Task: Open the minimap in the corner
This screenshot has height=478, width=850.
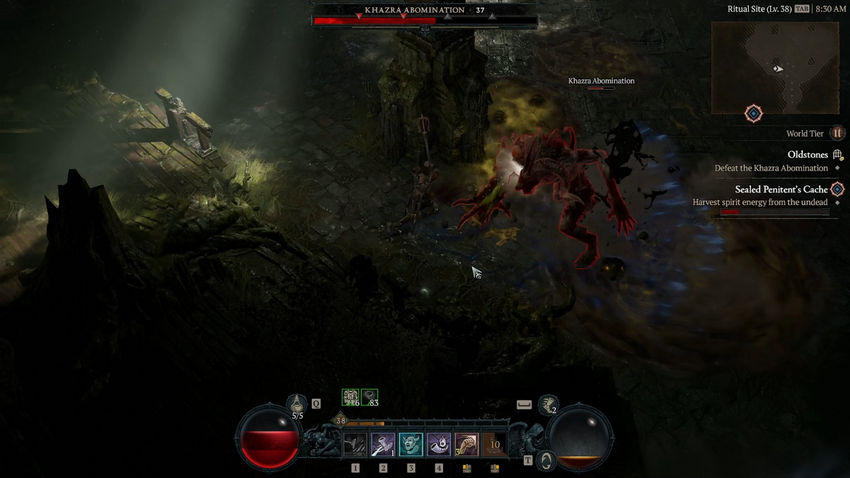Action: click(774, 67)
